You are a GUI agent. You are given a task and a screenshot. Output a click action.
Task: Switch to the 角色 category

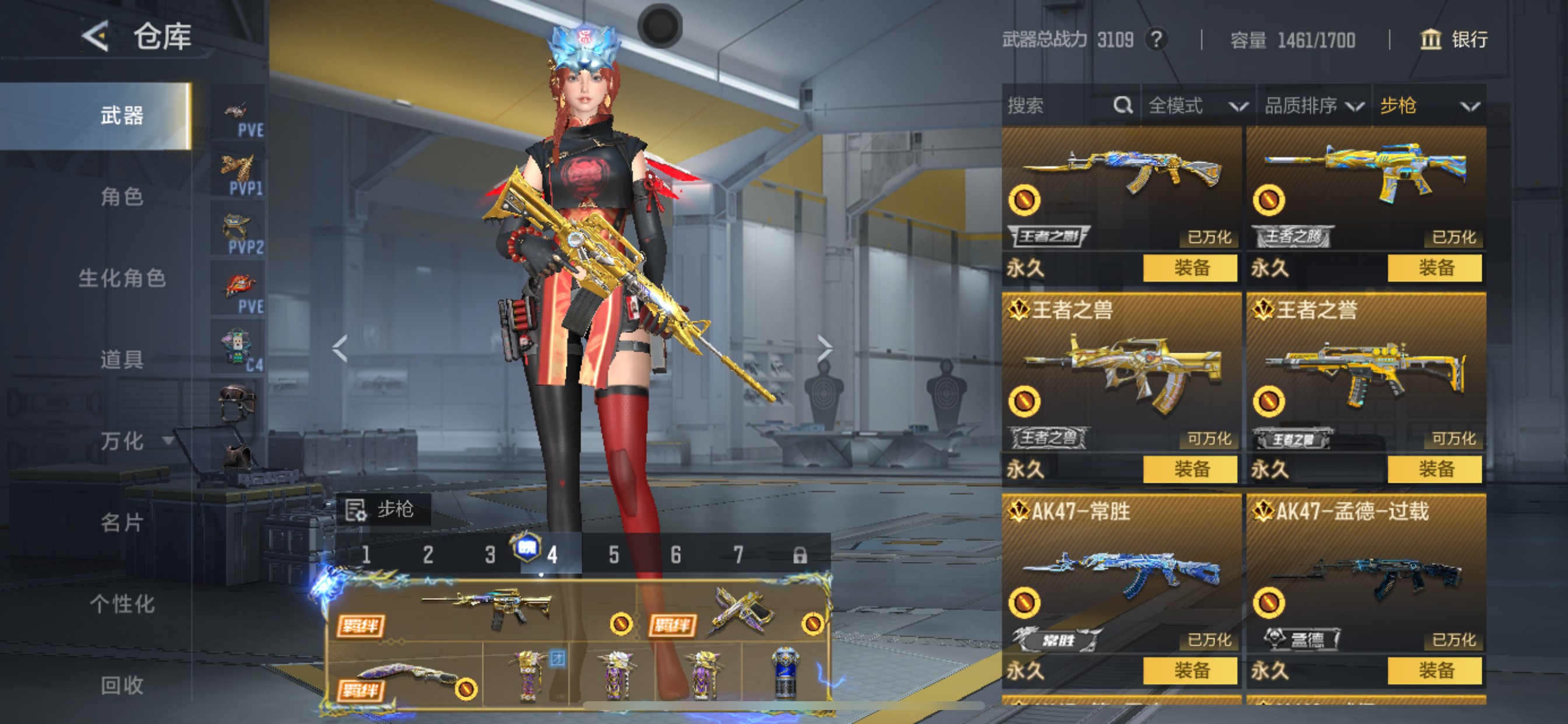[x=122, y=196]
